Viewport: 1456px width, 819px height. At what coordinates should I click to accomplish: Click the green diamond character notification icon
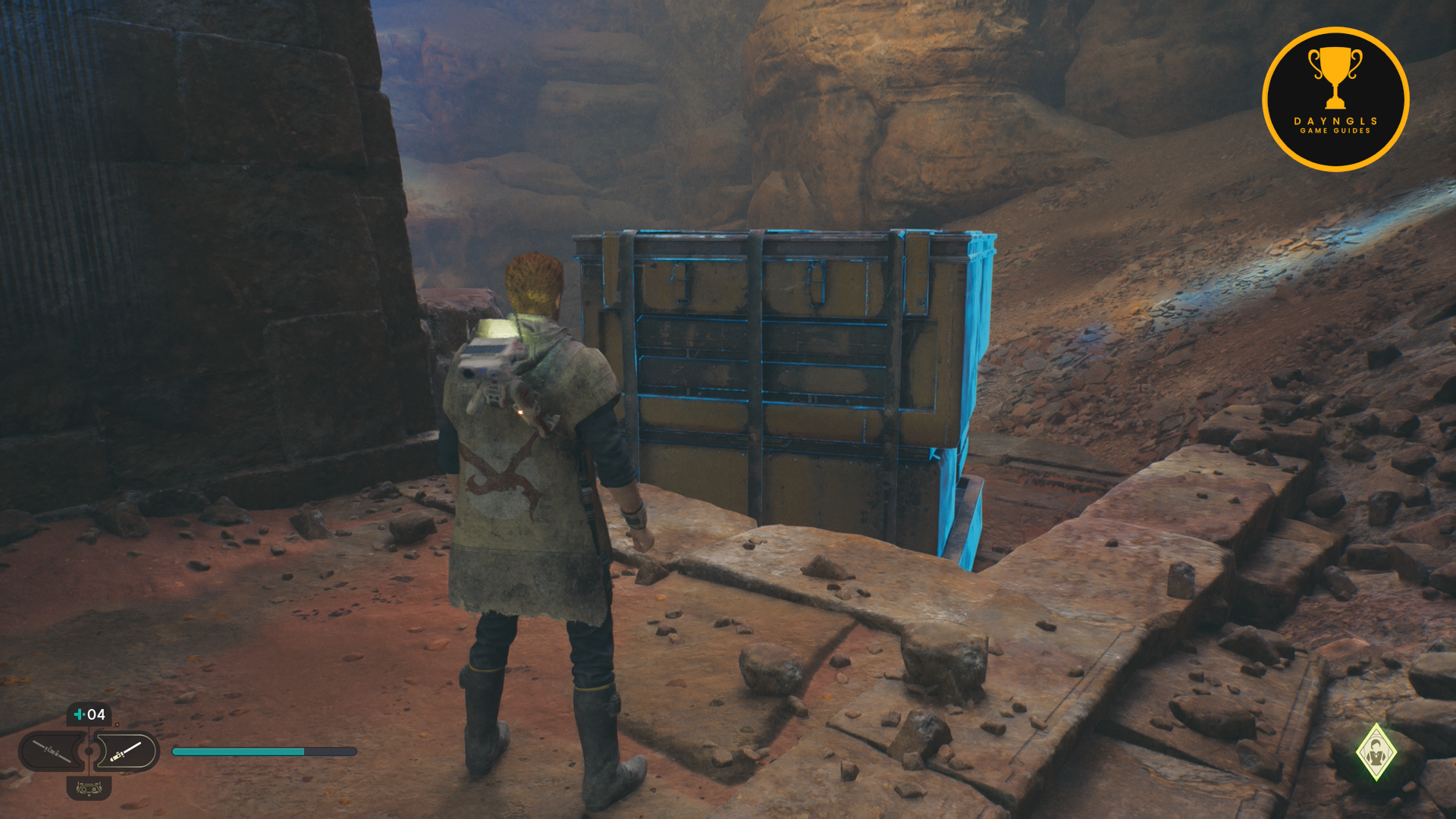click(x=1376, y=752)
